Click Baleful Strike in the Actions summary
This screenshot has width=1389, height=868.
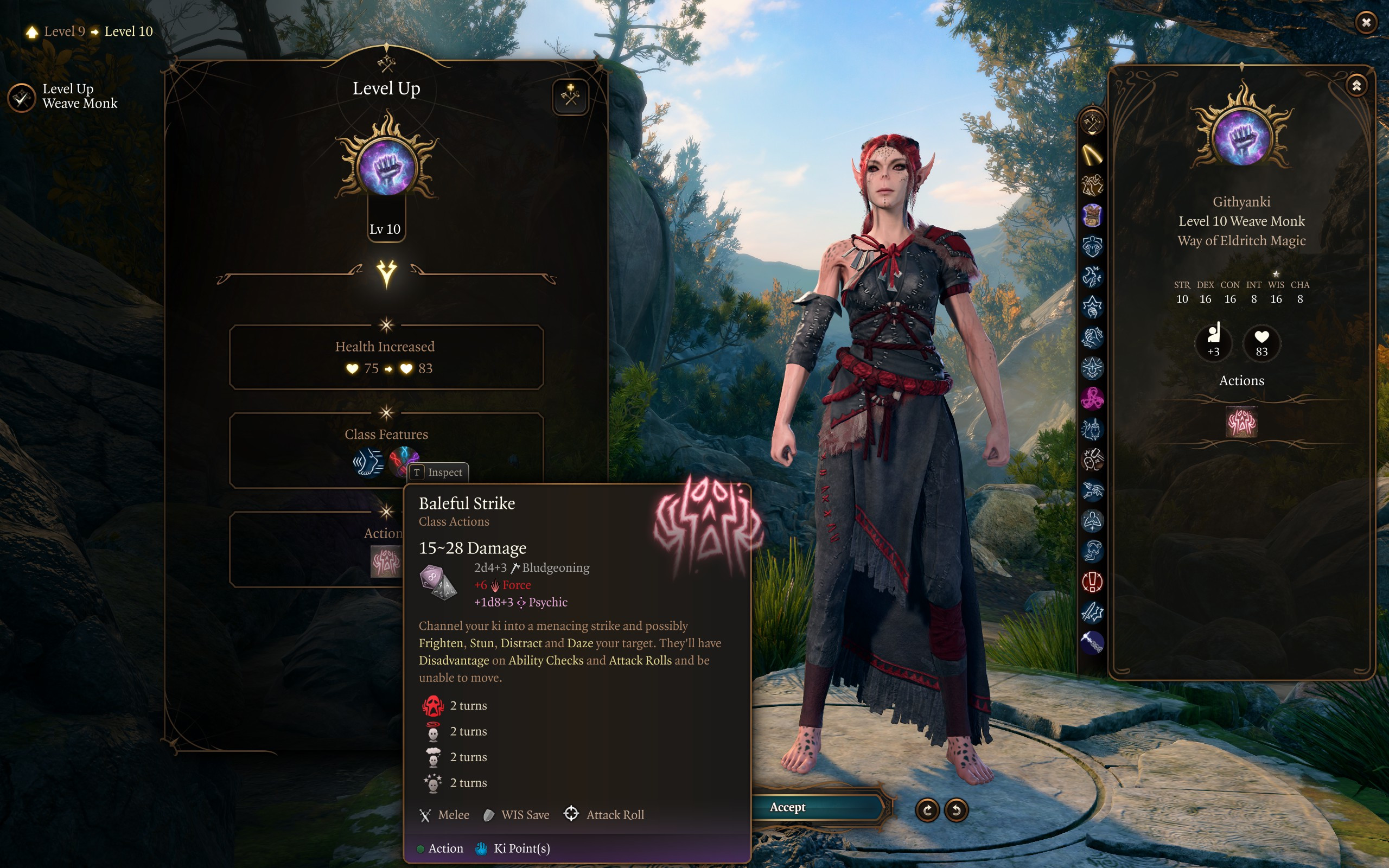point(1241,422)
